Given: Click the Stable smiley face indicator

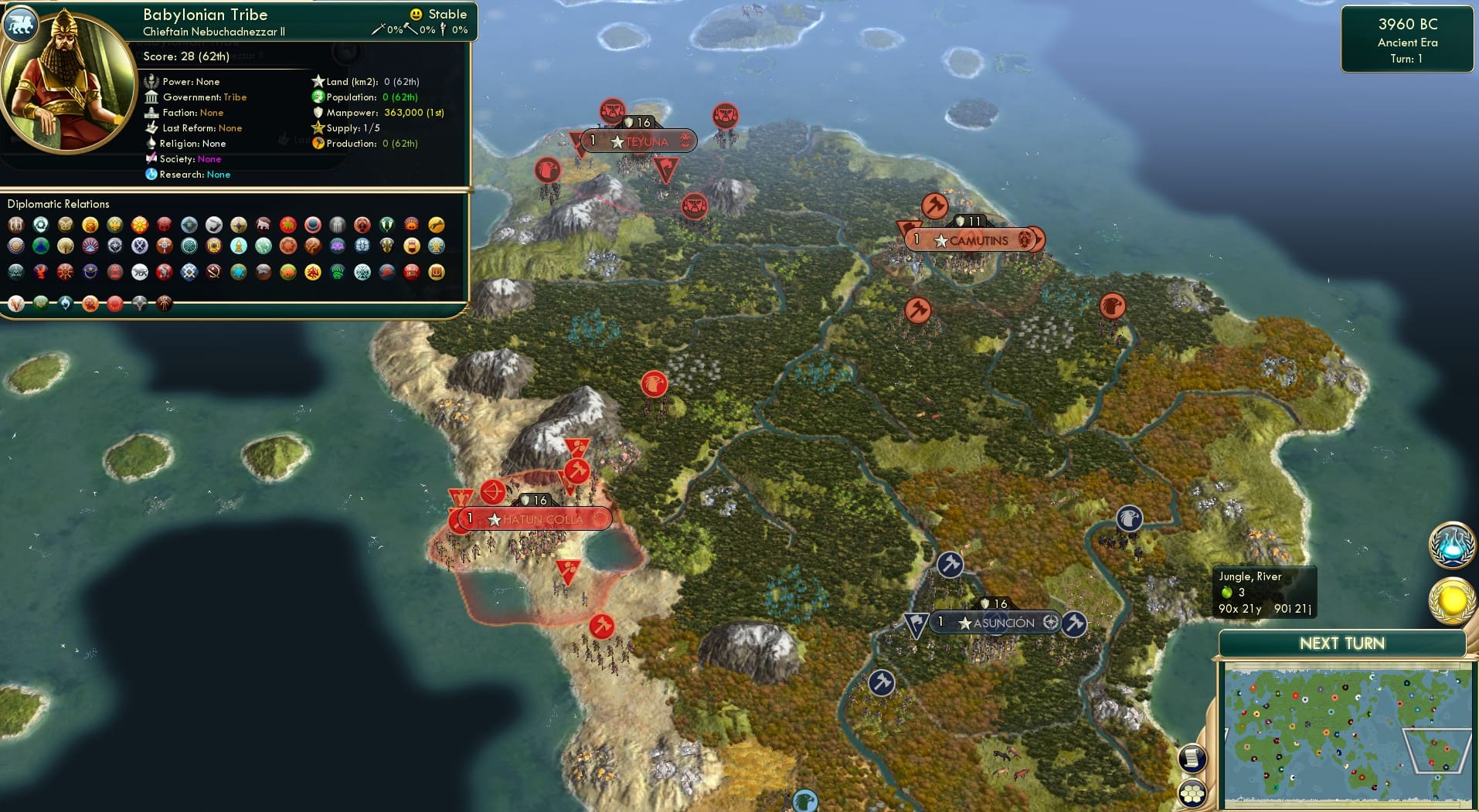Looking at the screenshot, I should click(x=416, y=13).
